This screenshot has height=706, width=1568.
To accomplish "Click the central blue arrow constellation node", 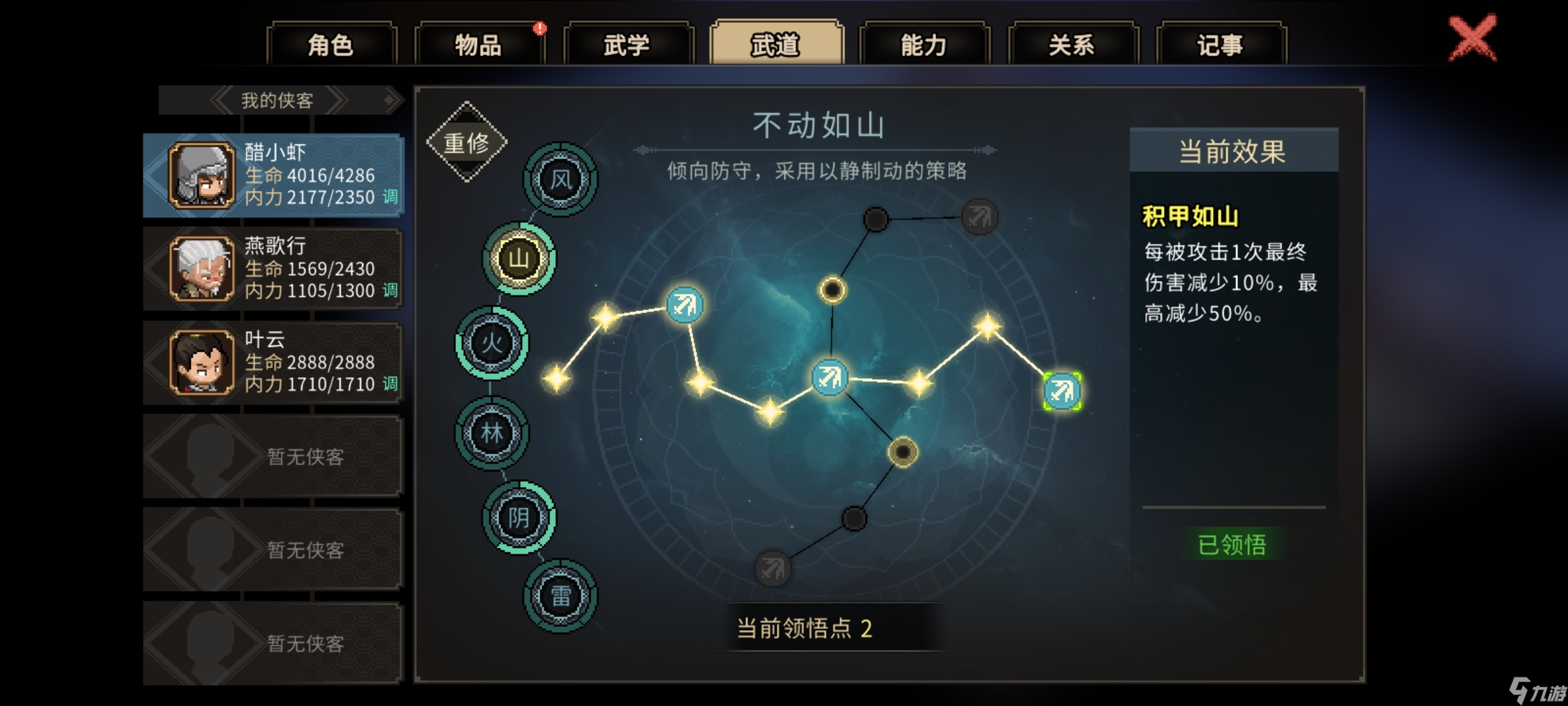I will point(830,378).
